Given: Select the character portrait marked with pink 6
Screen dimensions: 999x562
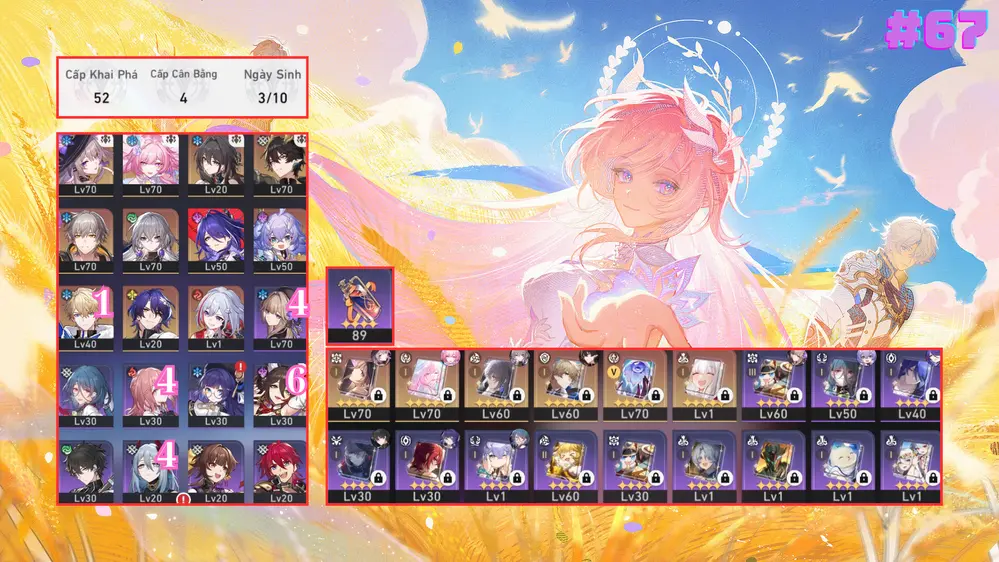Looking at the screenshot, I should tap(279, 389).
